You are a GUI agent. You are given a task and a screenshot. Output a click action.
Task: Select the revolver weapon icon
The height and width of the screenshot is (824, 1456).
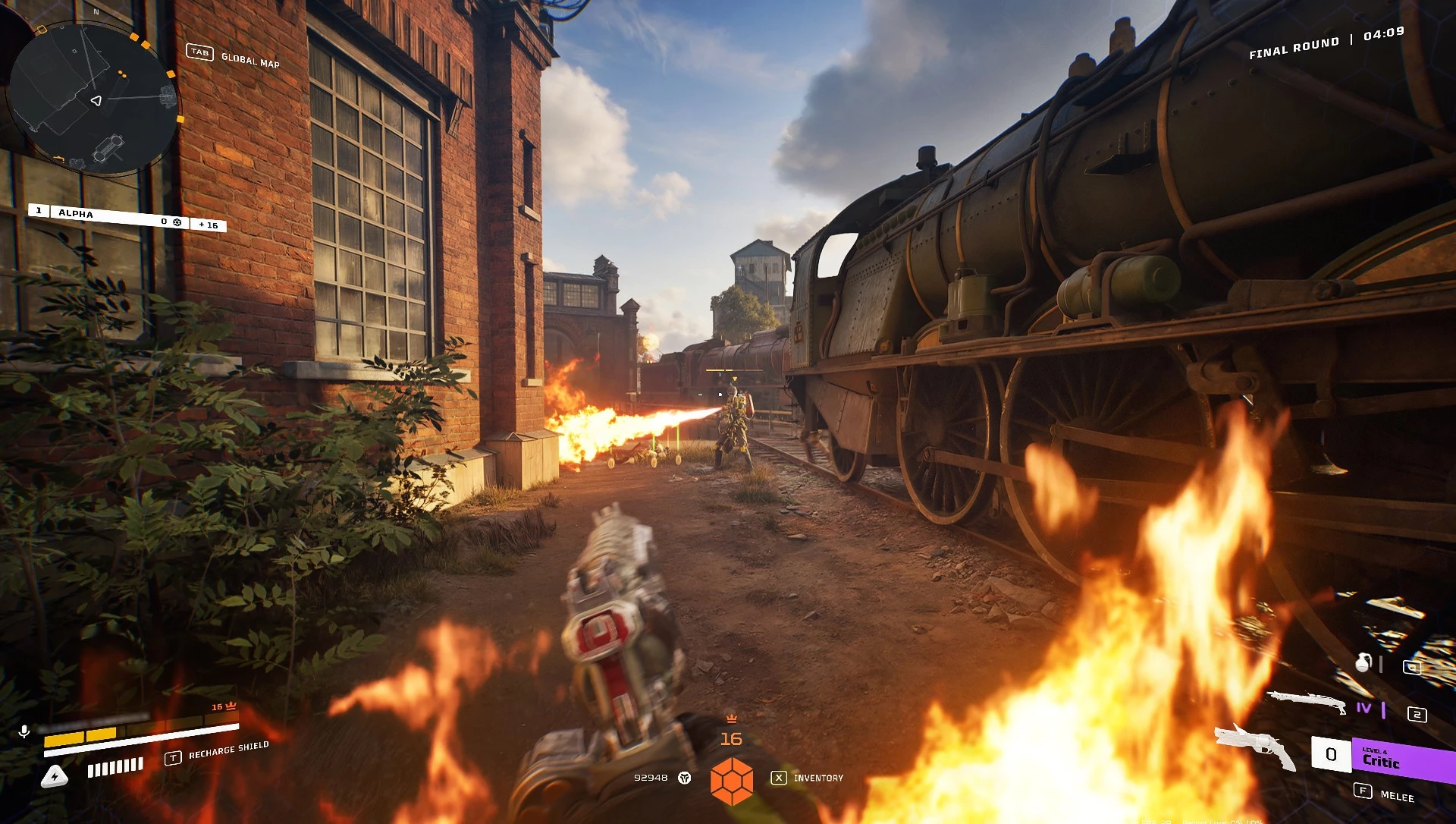(1255, 747)
